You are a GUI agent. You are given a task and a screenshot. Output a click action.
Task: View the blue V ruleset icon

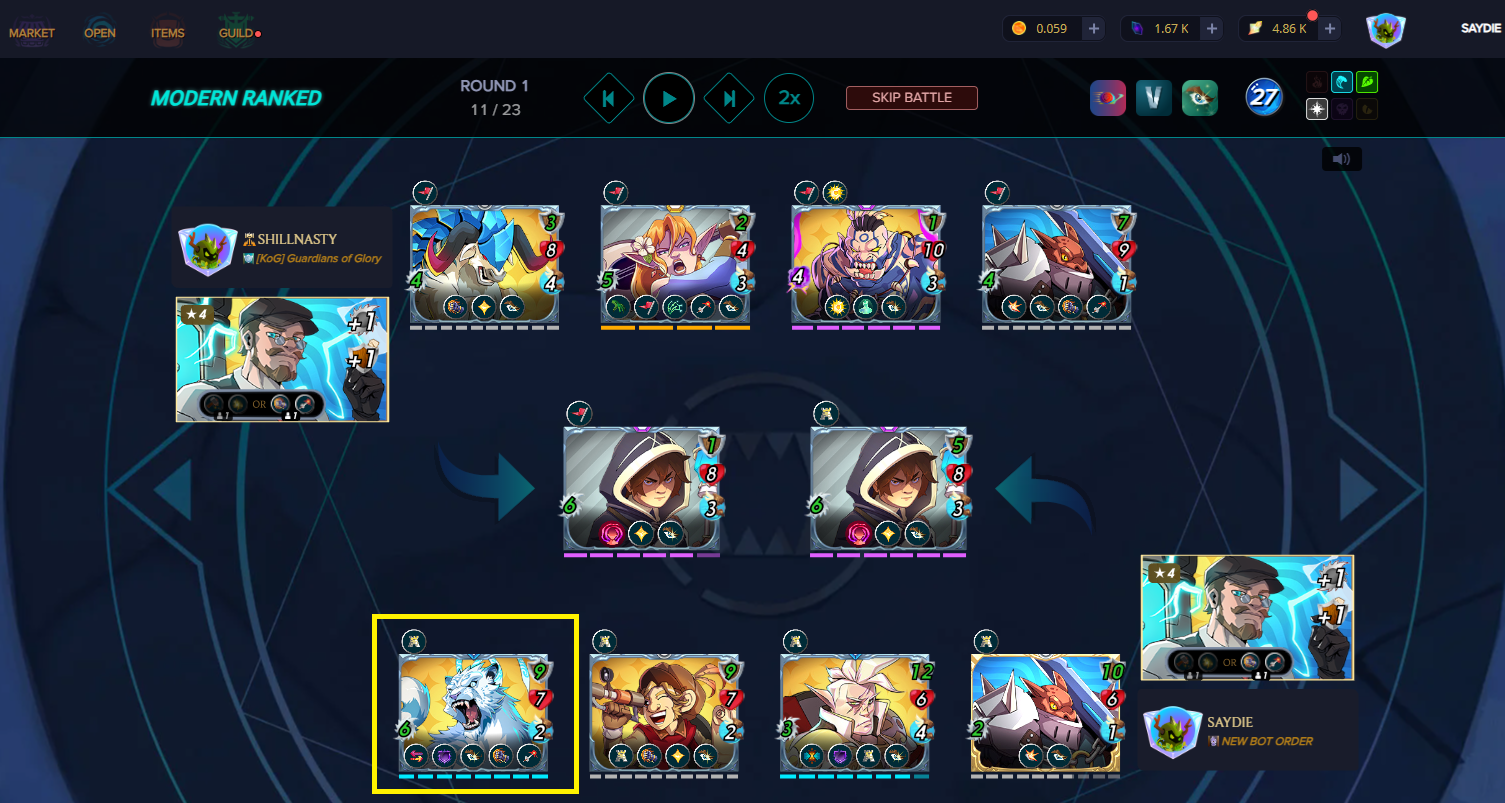point(1153,98)
